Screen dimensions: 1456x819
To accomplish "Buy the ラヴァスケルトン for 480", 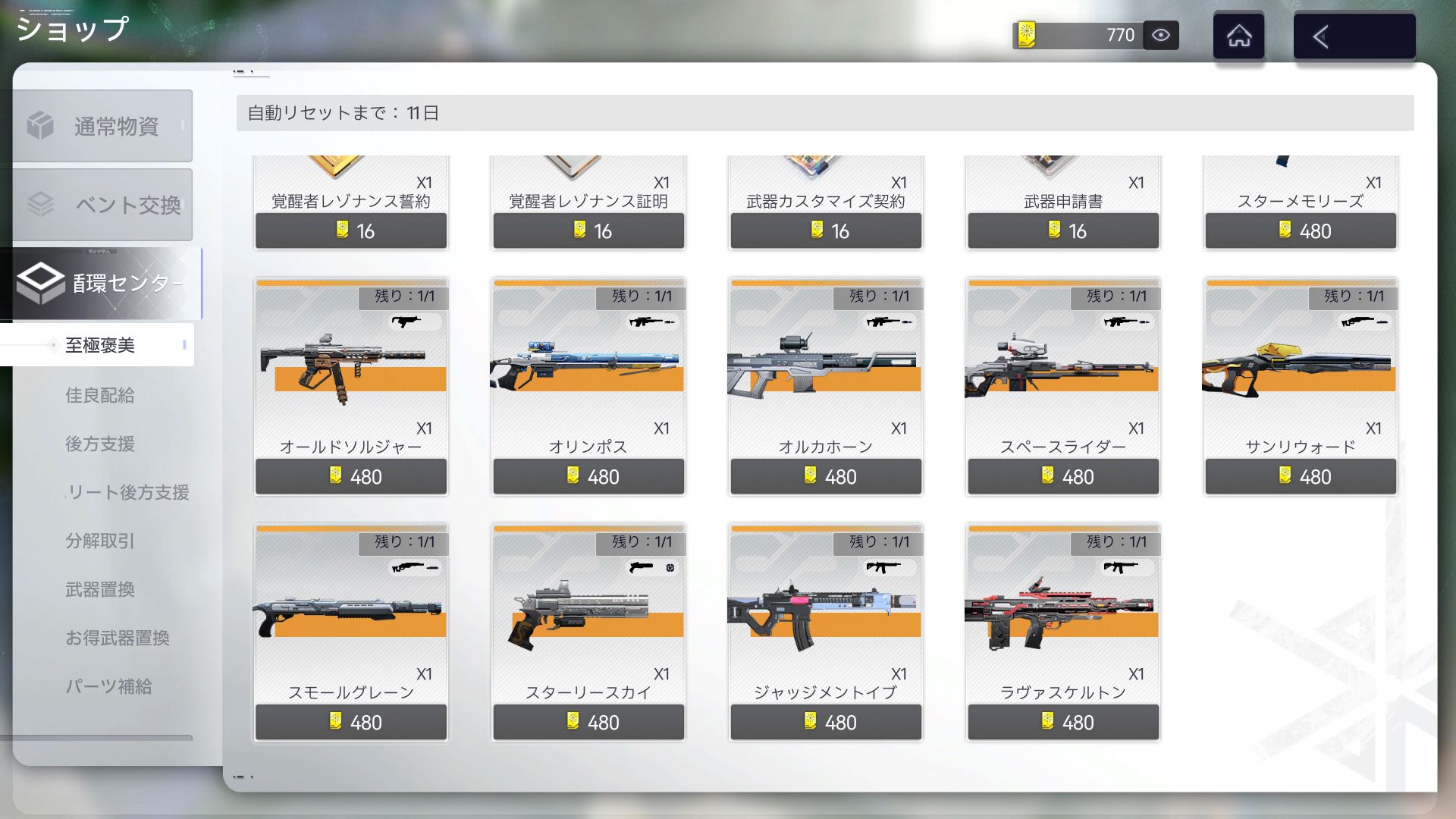I will 1062,722.
